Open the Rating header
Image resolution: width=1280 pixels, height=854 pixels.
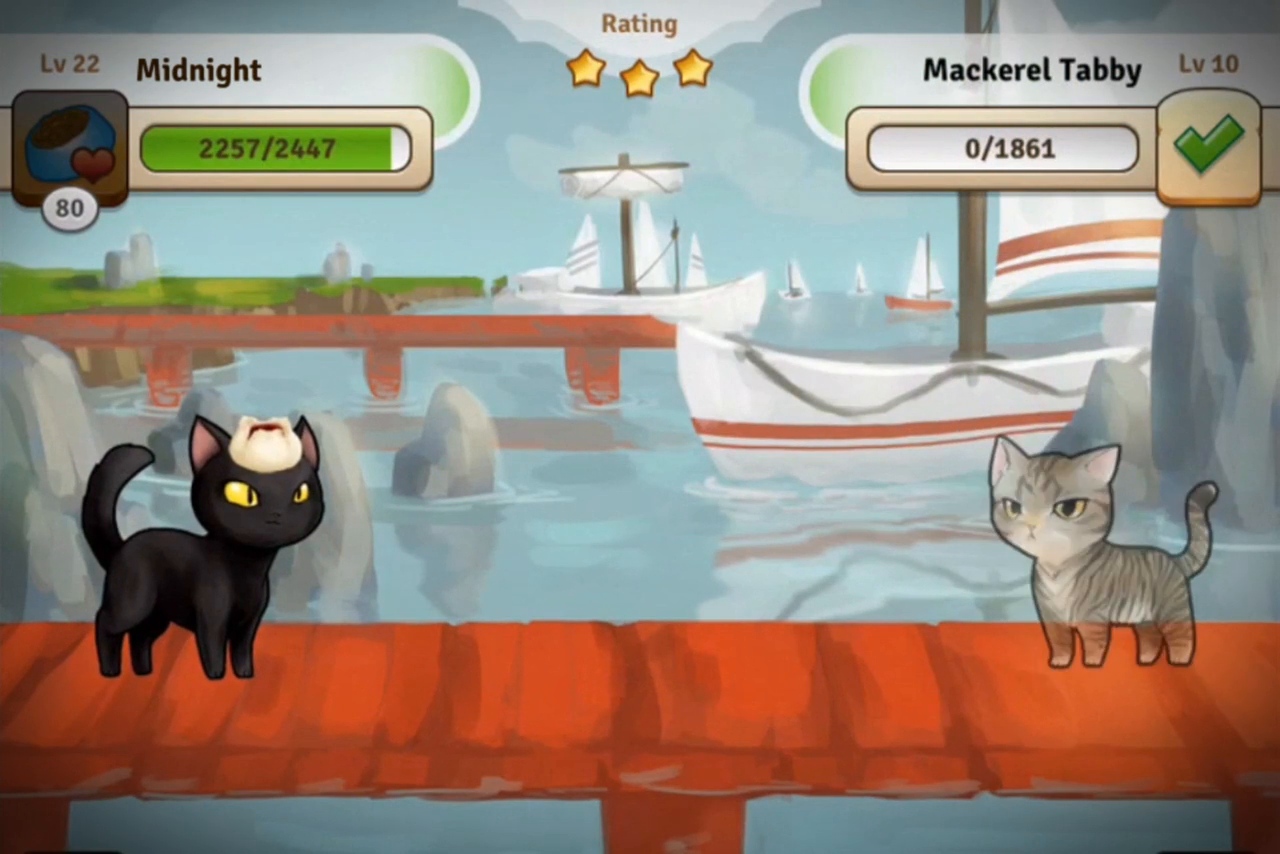click(x=639, y=23)
